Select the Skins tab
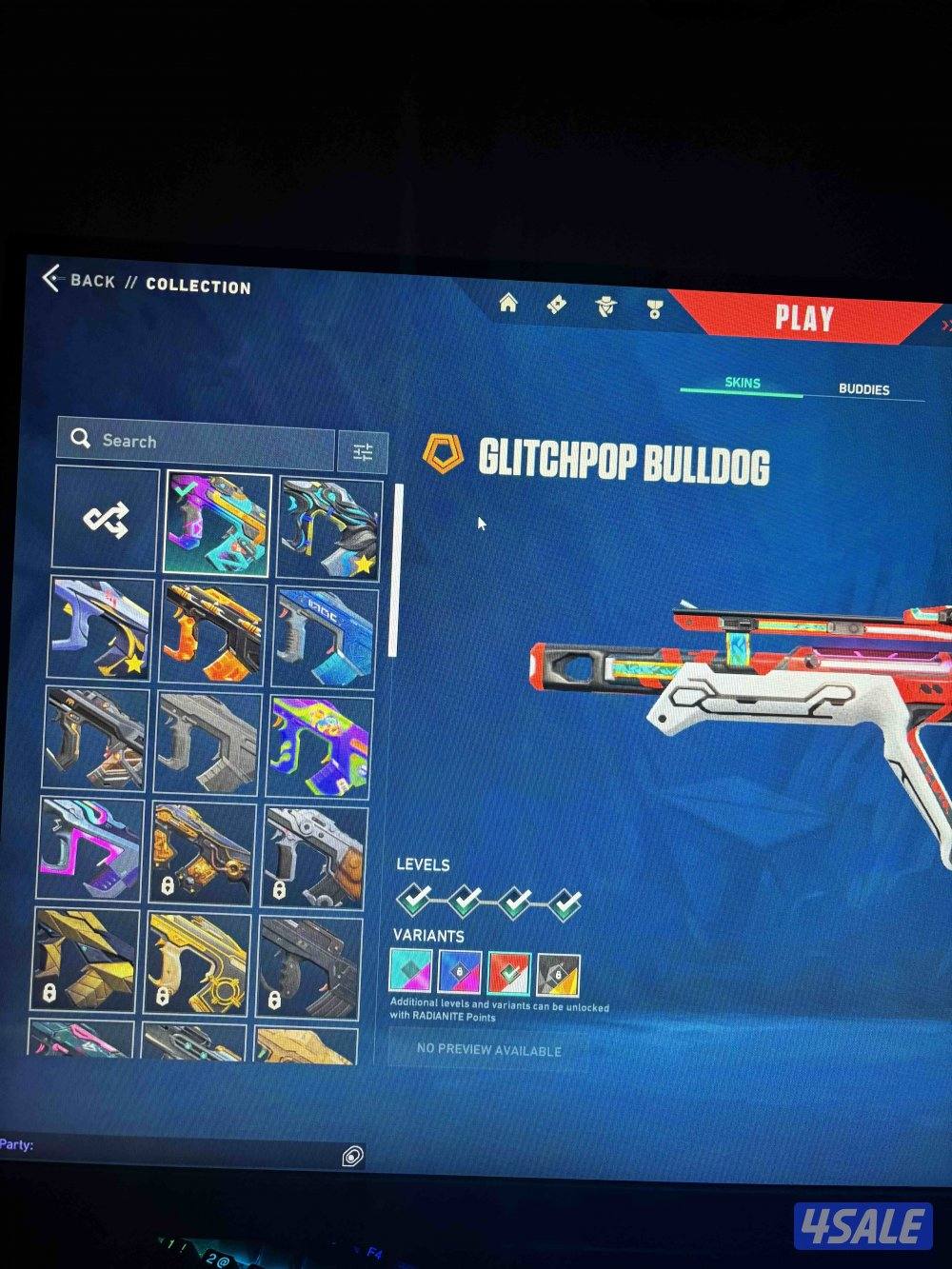 pyautogui.click(x=743, y=383)
